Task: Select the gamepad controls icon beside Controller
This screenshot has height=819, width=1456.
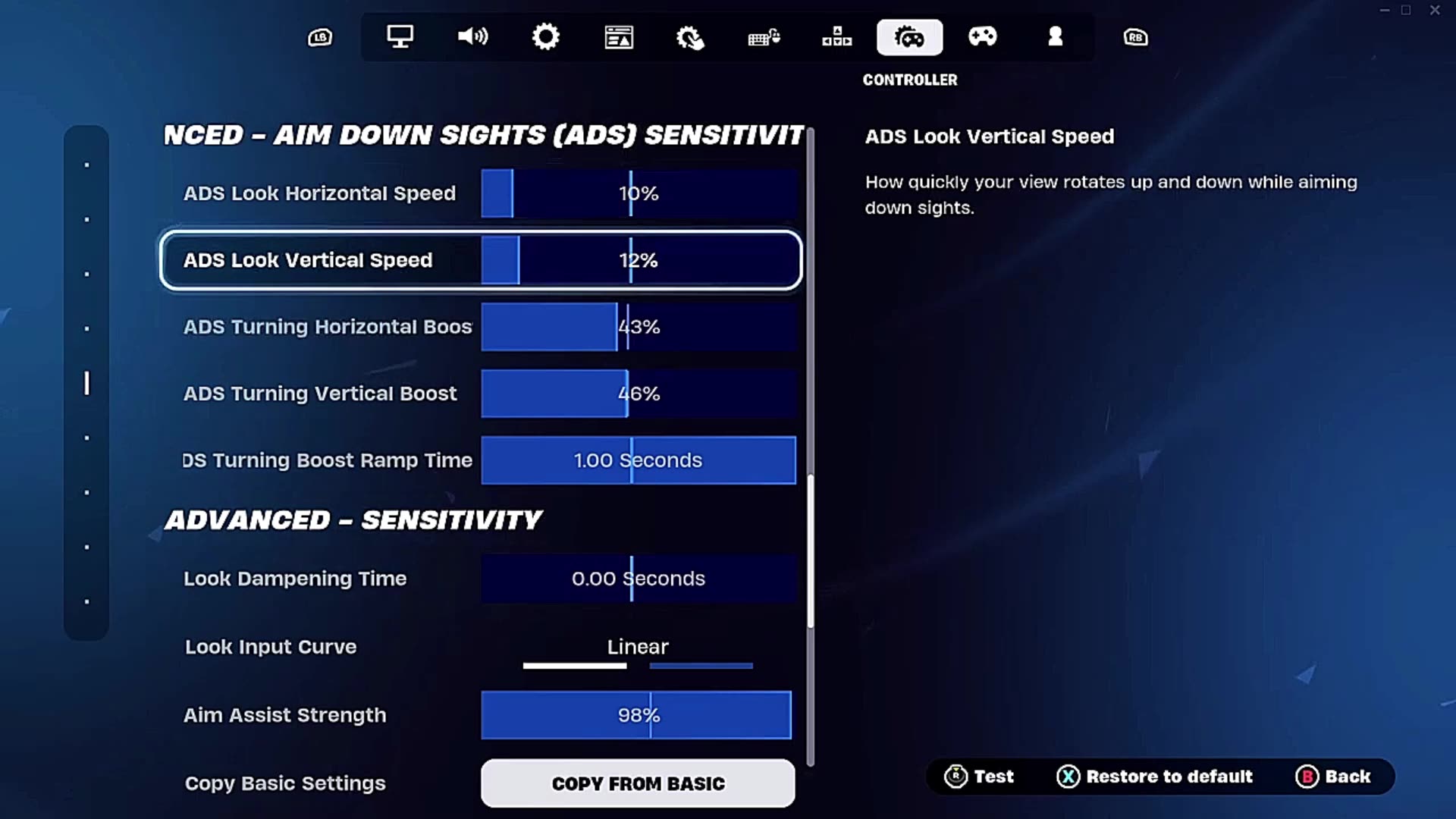Action: [983, 37]
